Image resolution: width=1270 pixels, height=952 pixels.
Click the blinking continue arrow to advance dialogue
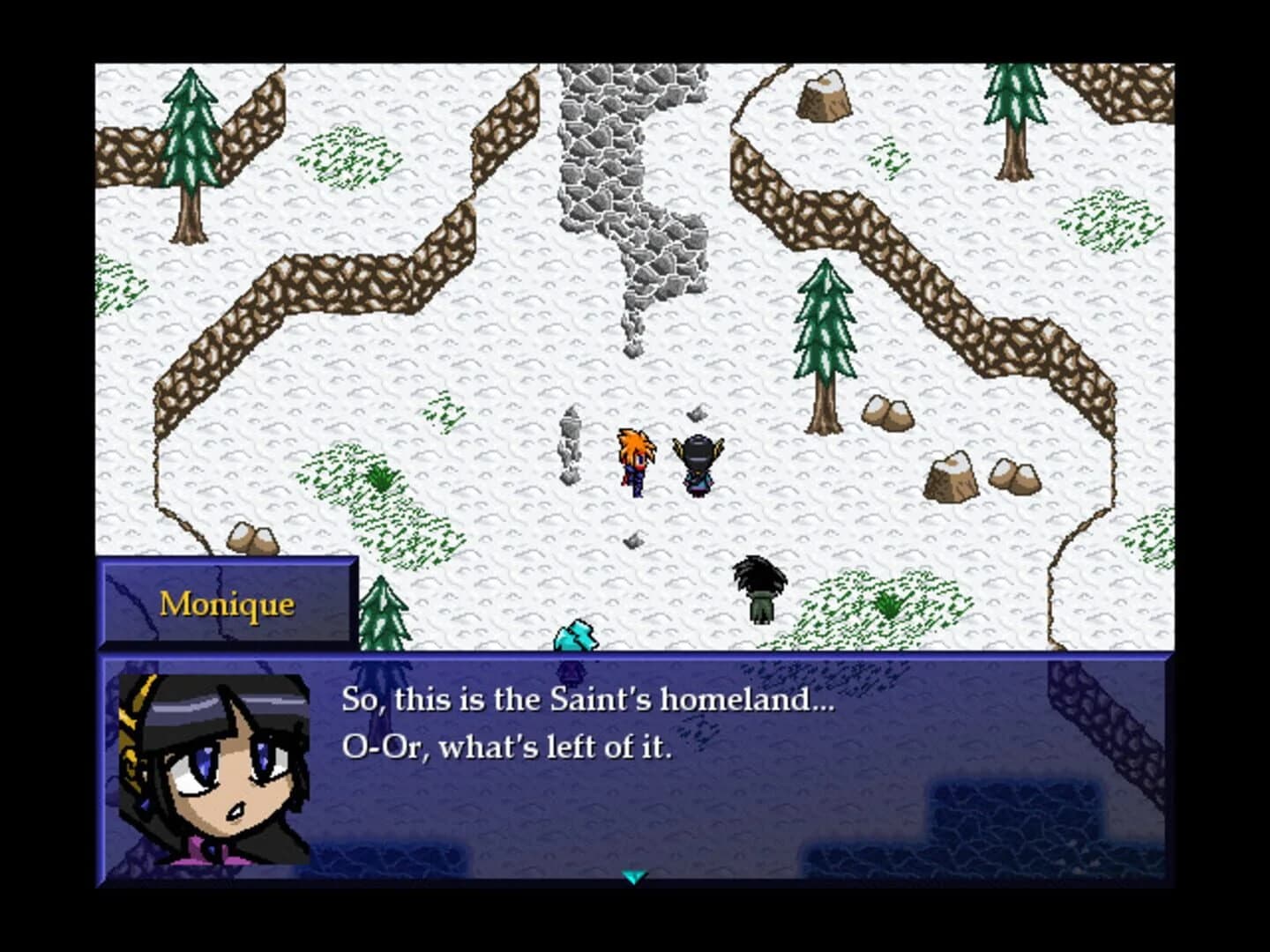coord(634,877)
